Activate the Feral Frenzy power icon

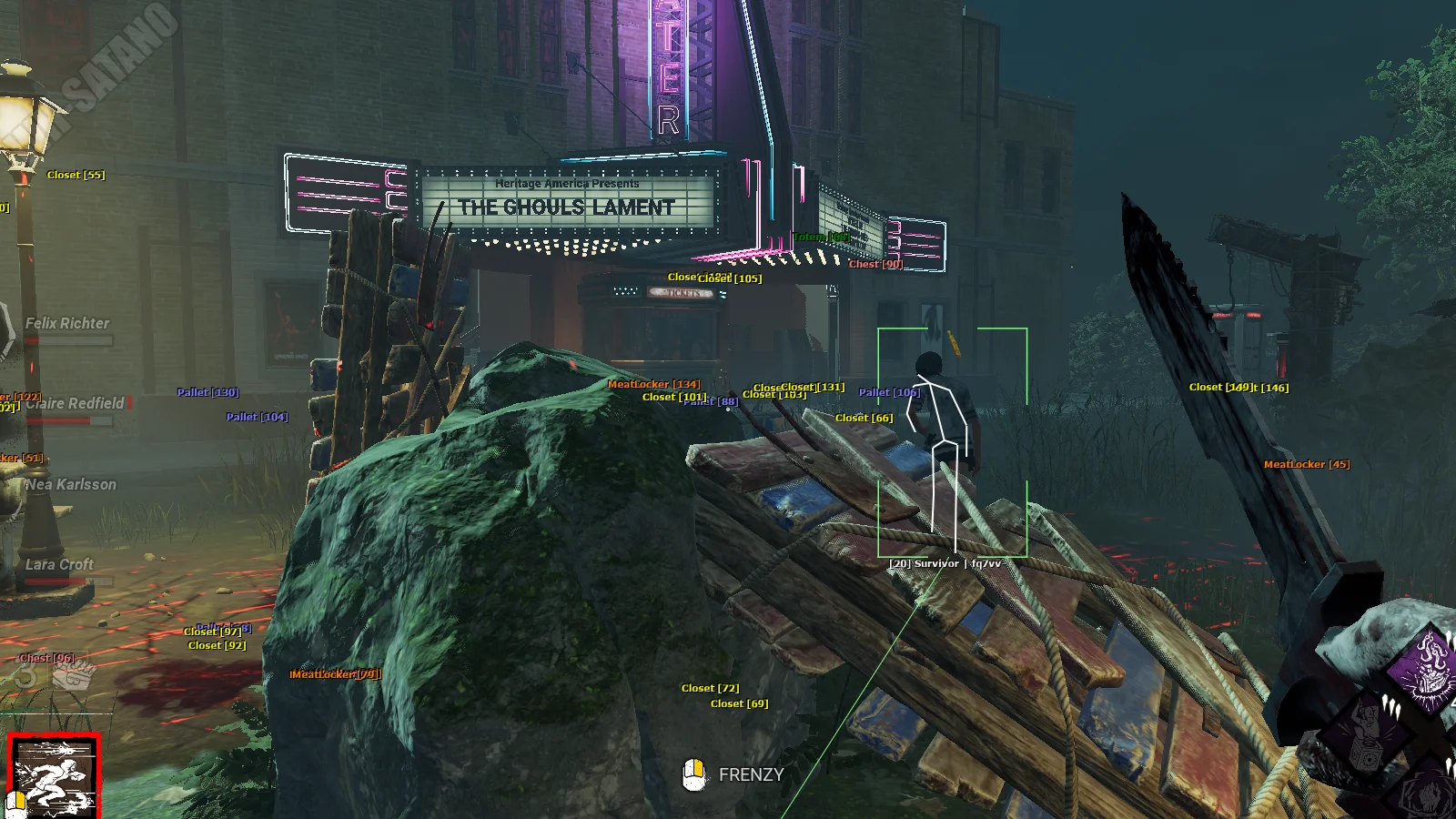(54, 776)
